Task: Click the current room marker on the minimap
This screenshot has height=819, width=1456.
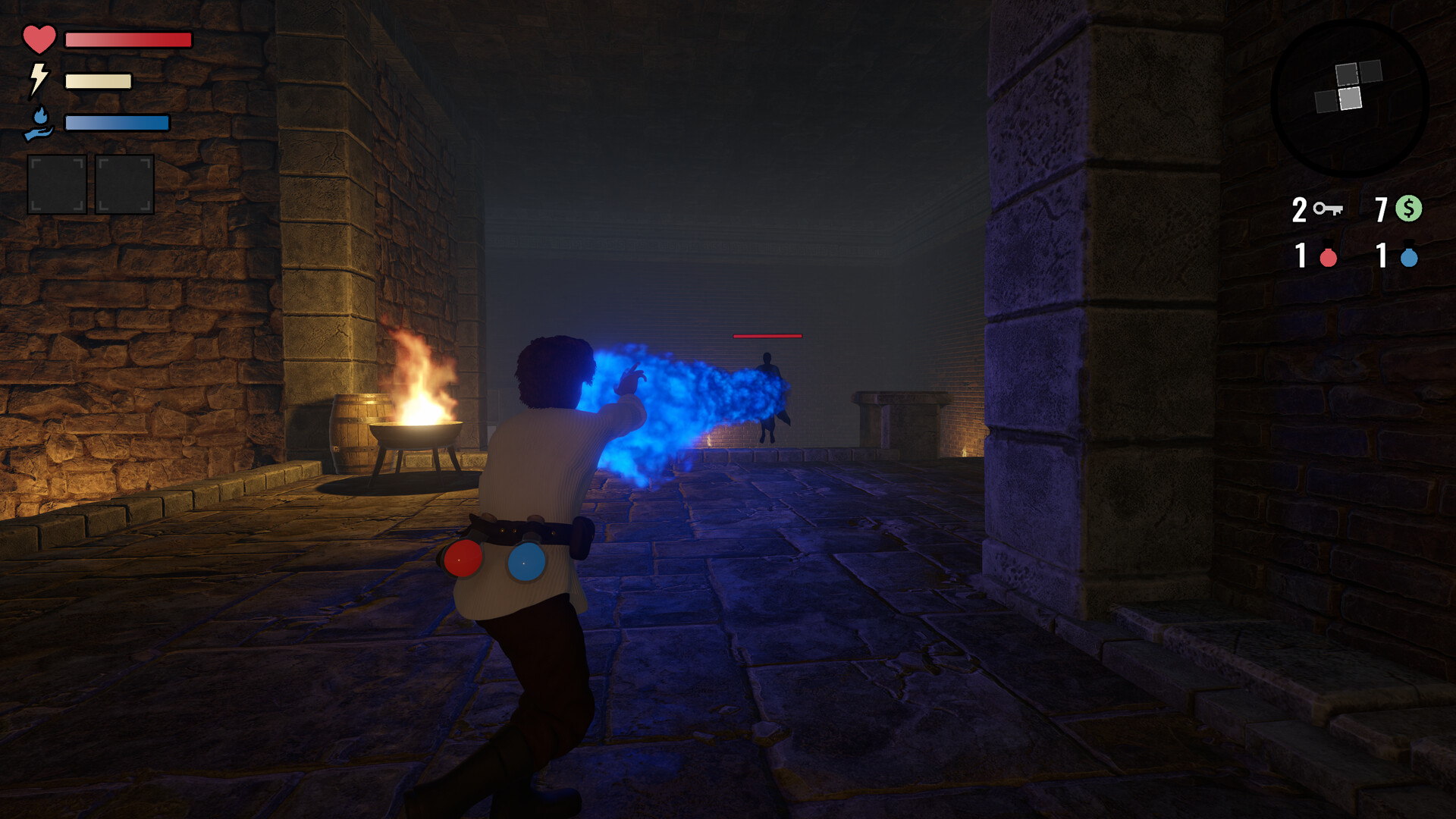Action: (1351, 98)
